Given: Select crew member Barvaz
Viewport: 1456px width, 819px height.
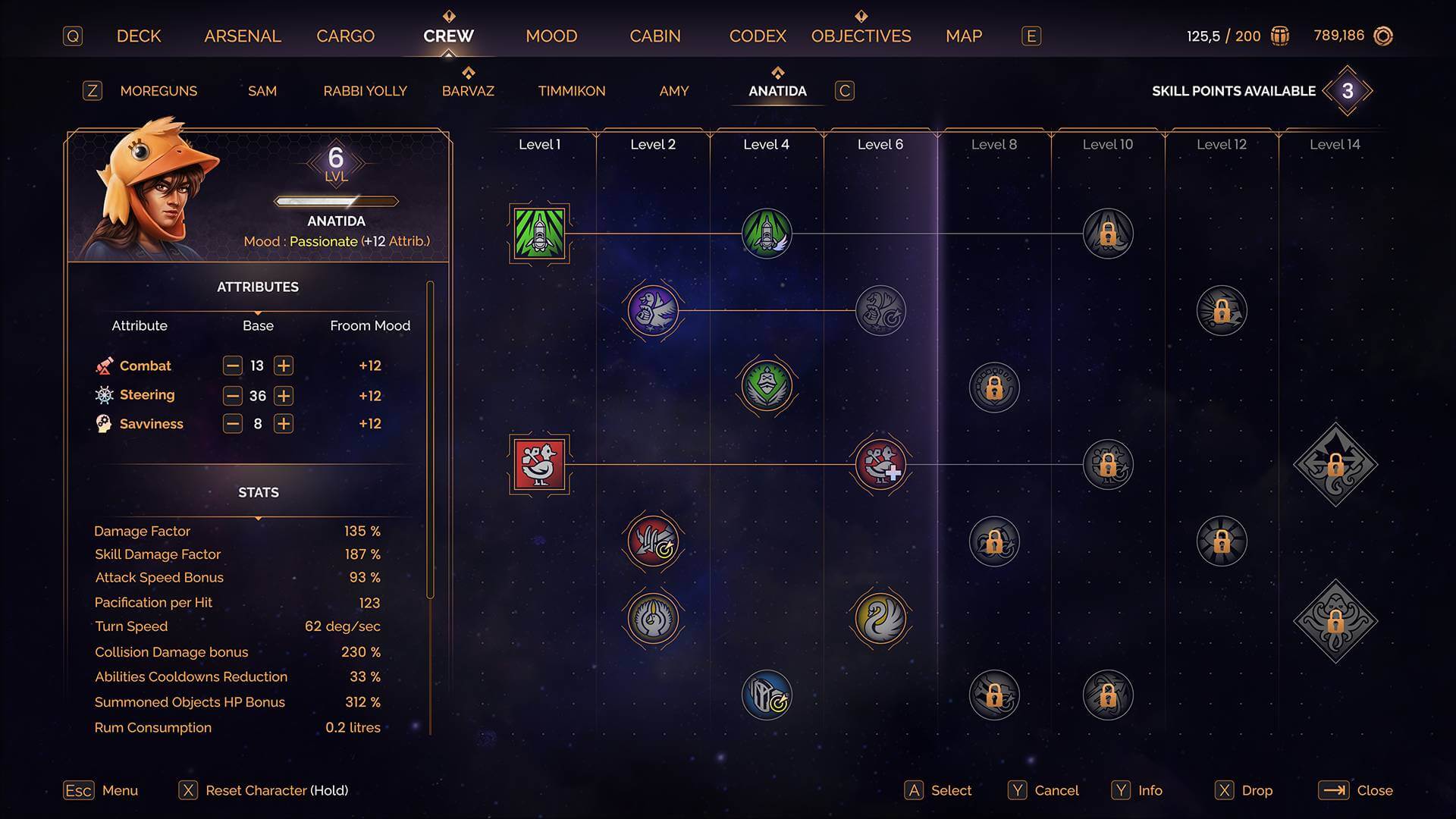Looking at the screenshot, I should (x=468, y=91).
